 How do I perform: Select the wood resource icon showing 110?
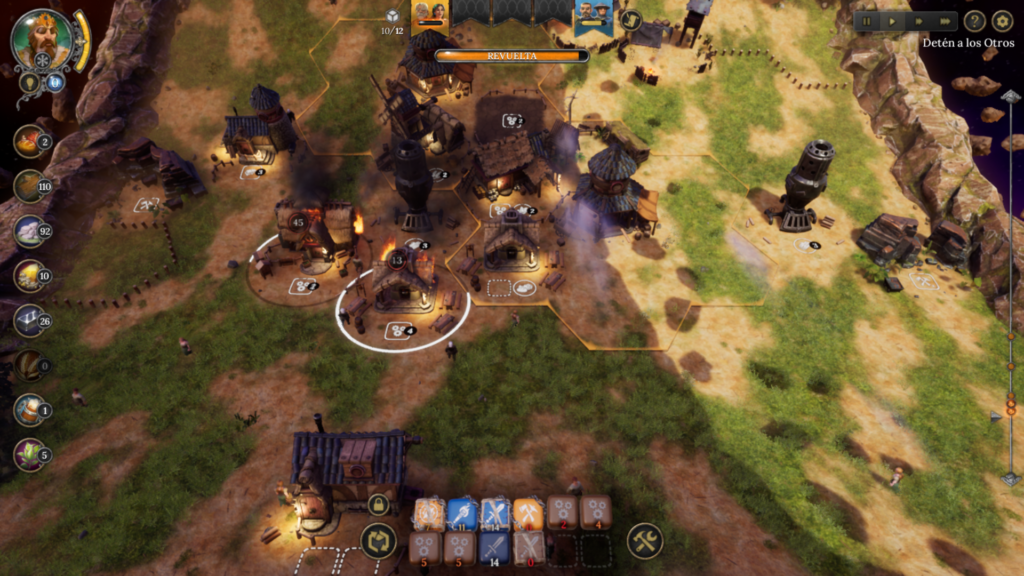click(x=29, y=186)
